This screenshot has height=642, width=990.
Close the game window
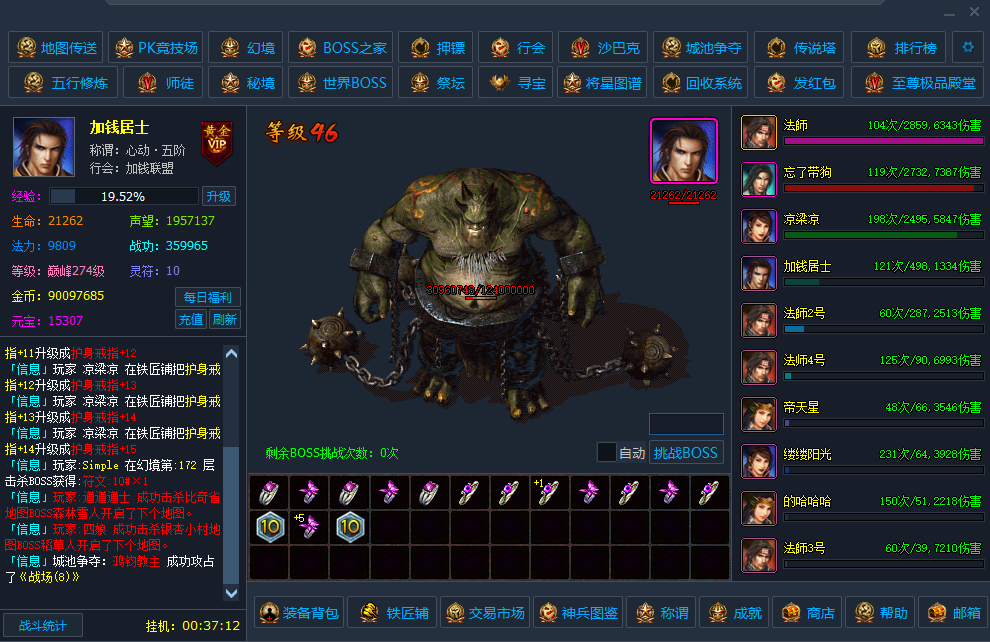974,12
